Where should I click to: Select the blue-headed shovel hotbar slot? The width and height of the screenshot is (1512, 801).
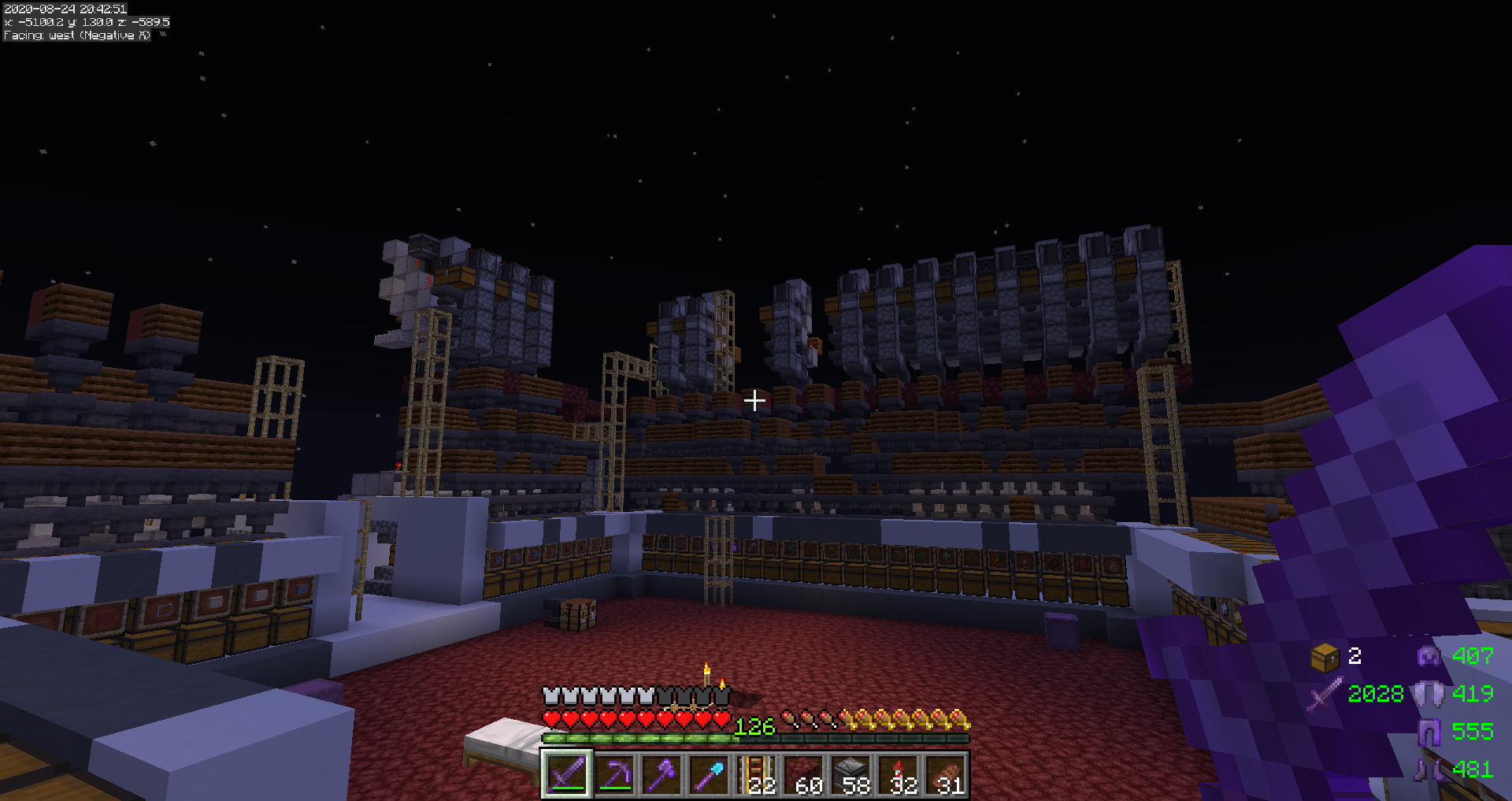point(709,774)
